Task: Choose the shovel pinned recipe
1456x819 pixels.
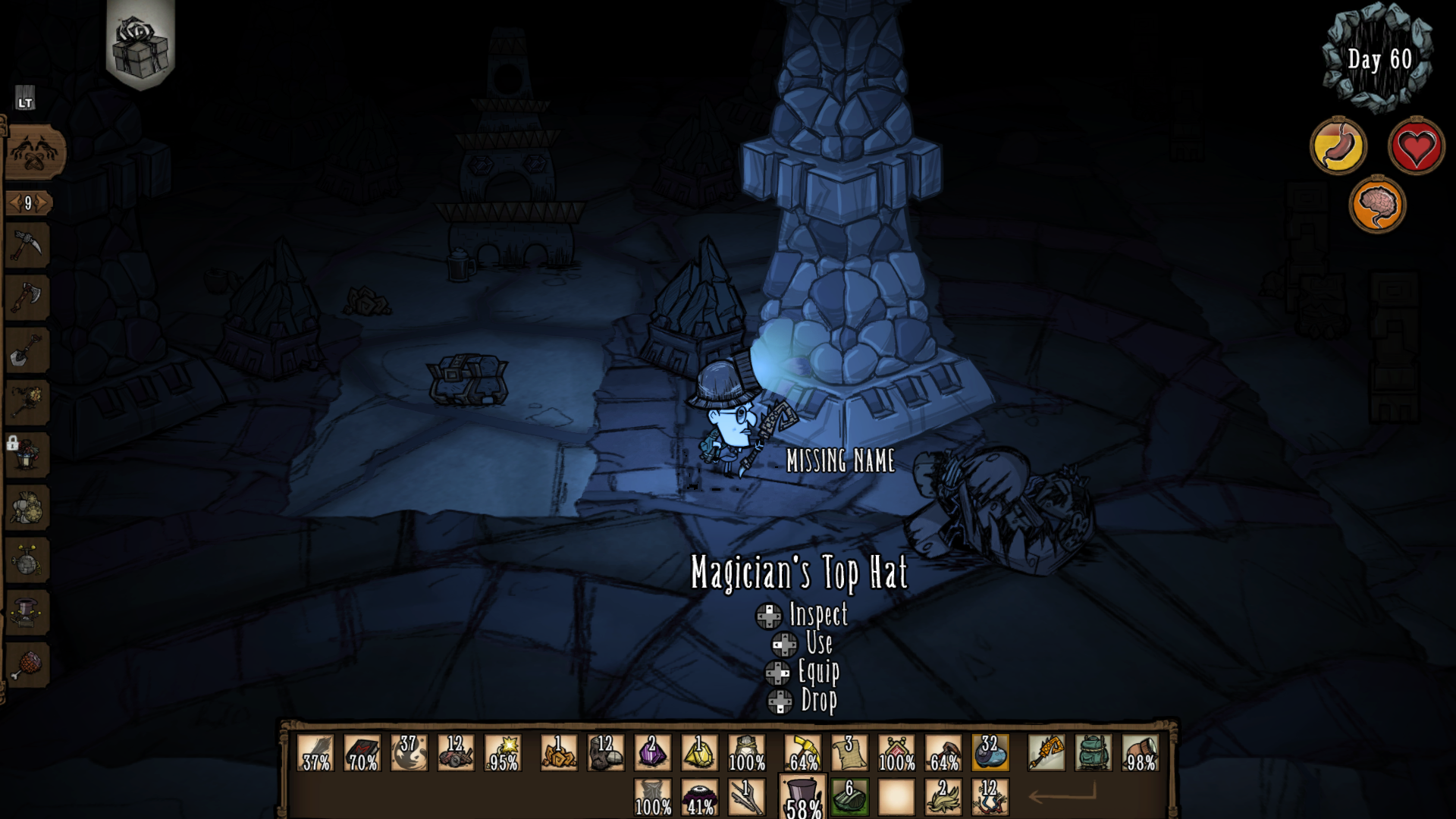Action: (x=27, y=350)
